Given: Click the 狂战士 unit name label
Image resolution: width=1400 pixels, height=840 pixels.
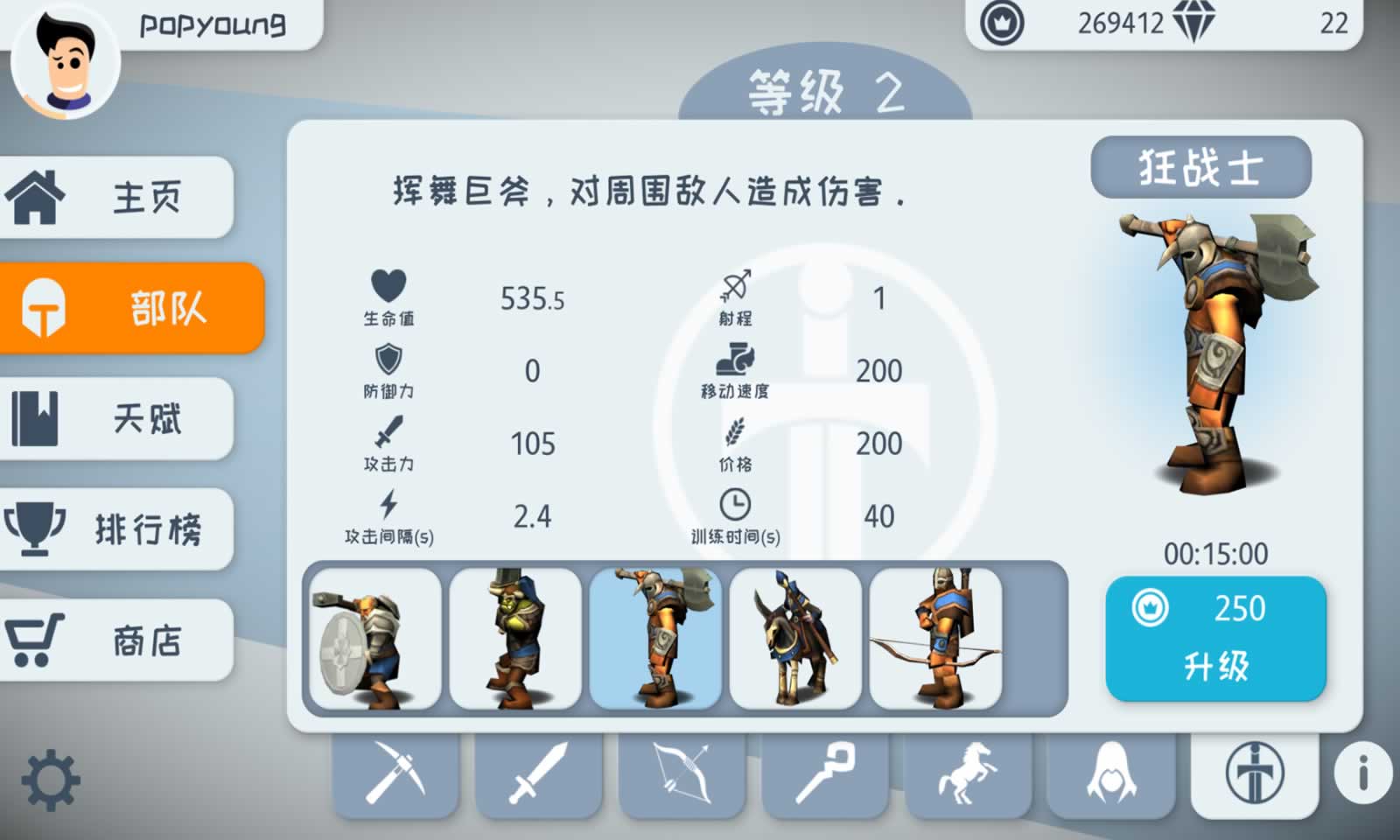Looking at the screenshot, I should pos(1201,168).
